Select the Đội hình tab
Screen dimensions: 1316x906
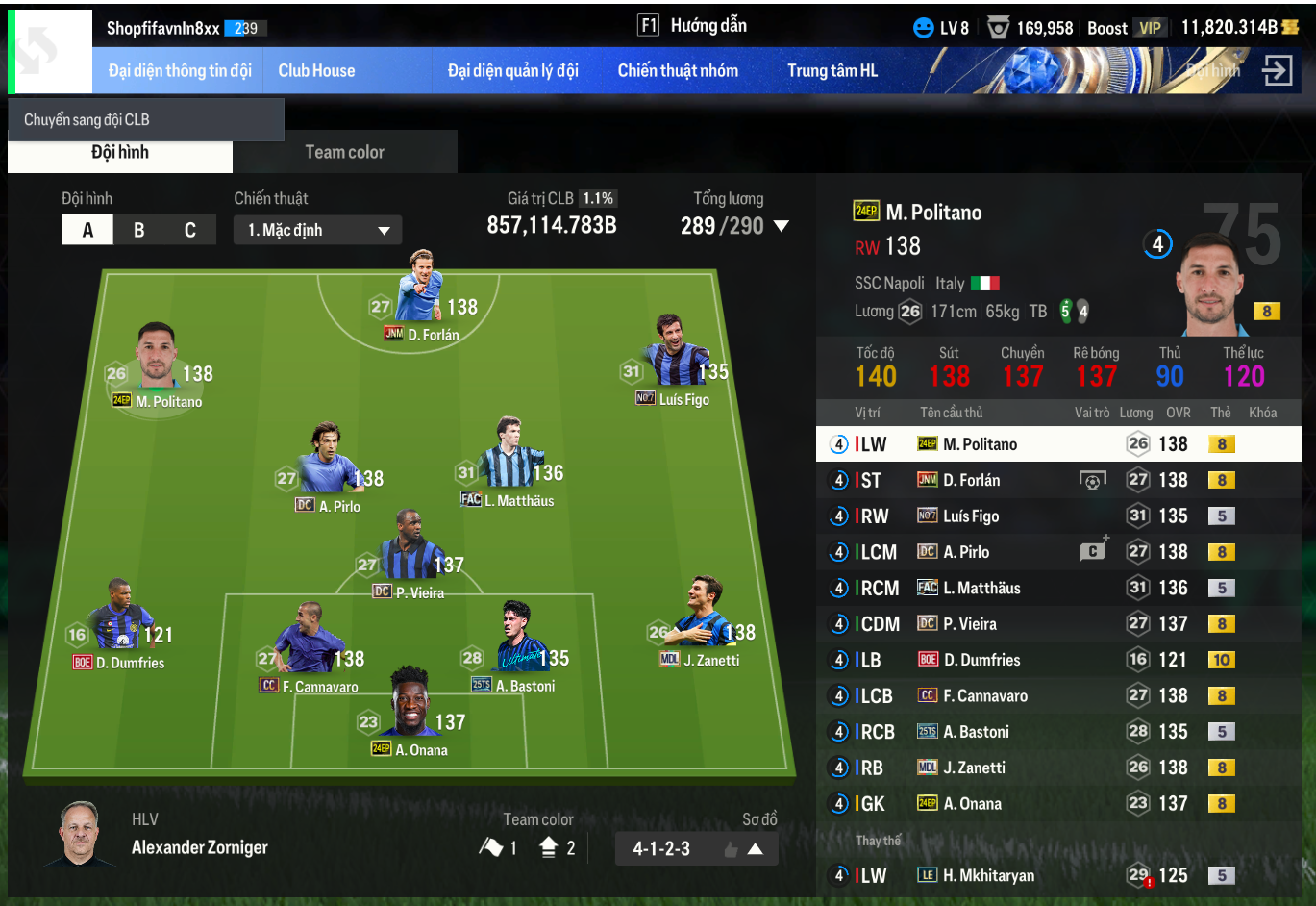point(120,152)
